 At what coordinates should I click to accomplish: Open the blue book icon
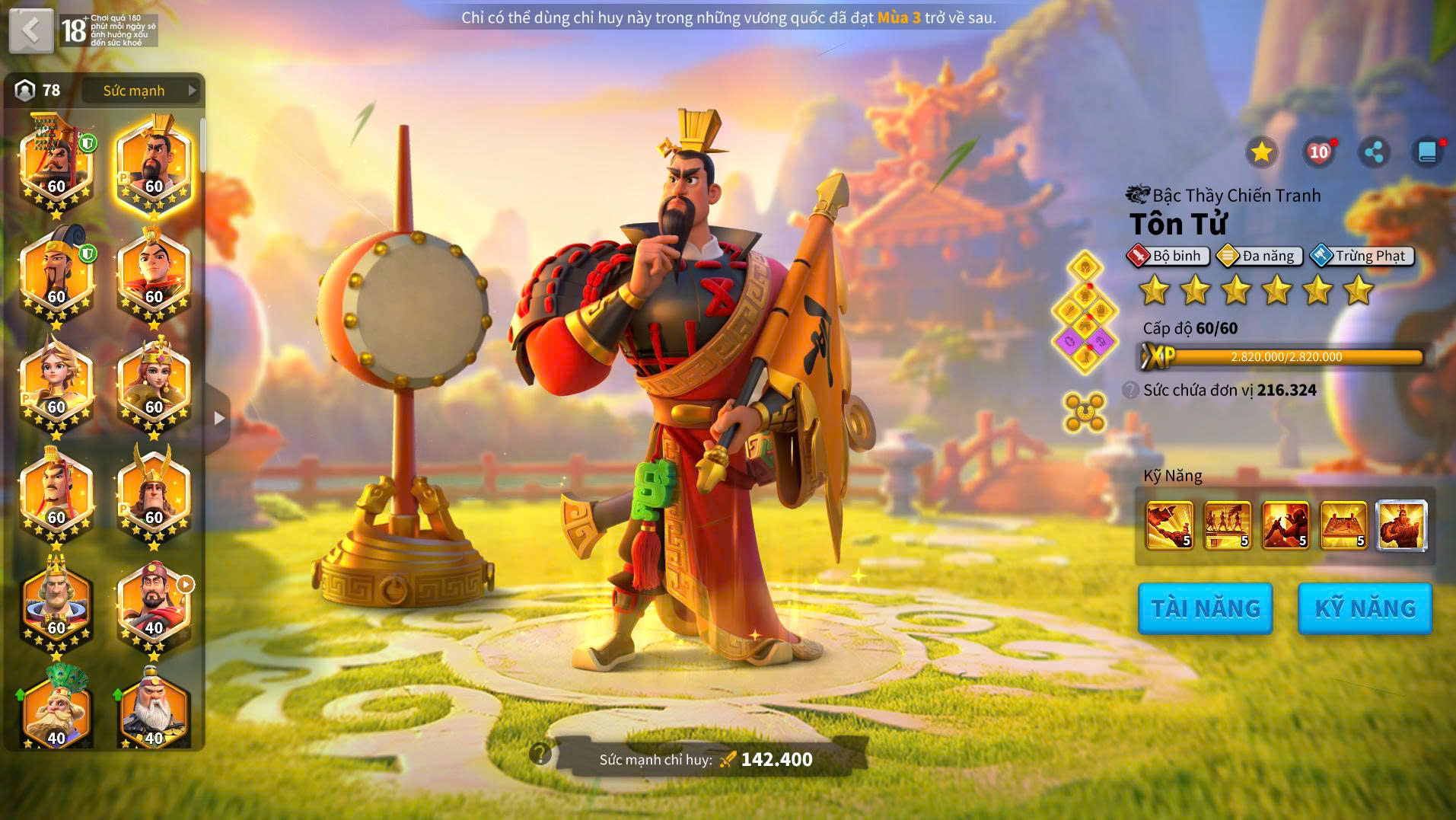1428,152
